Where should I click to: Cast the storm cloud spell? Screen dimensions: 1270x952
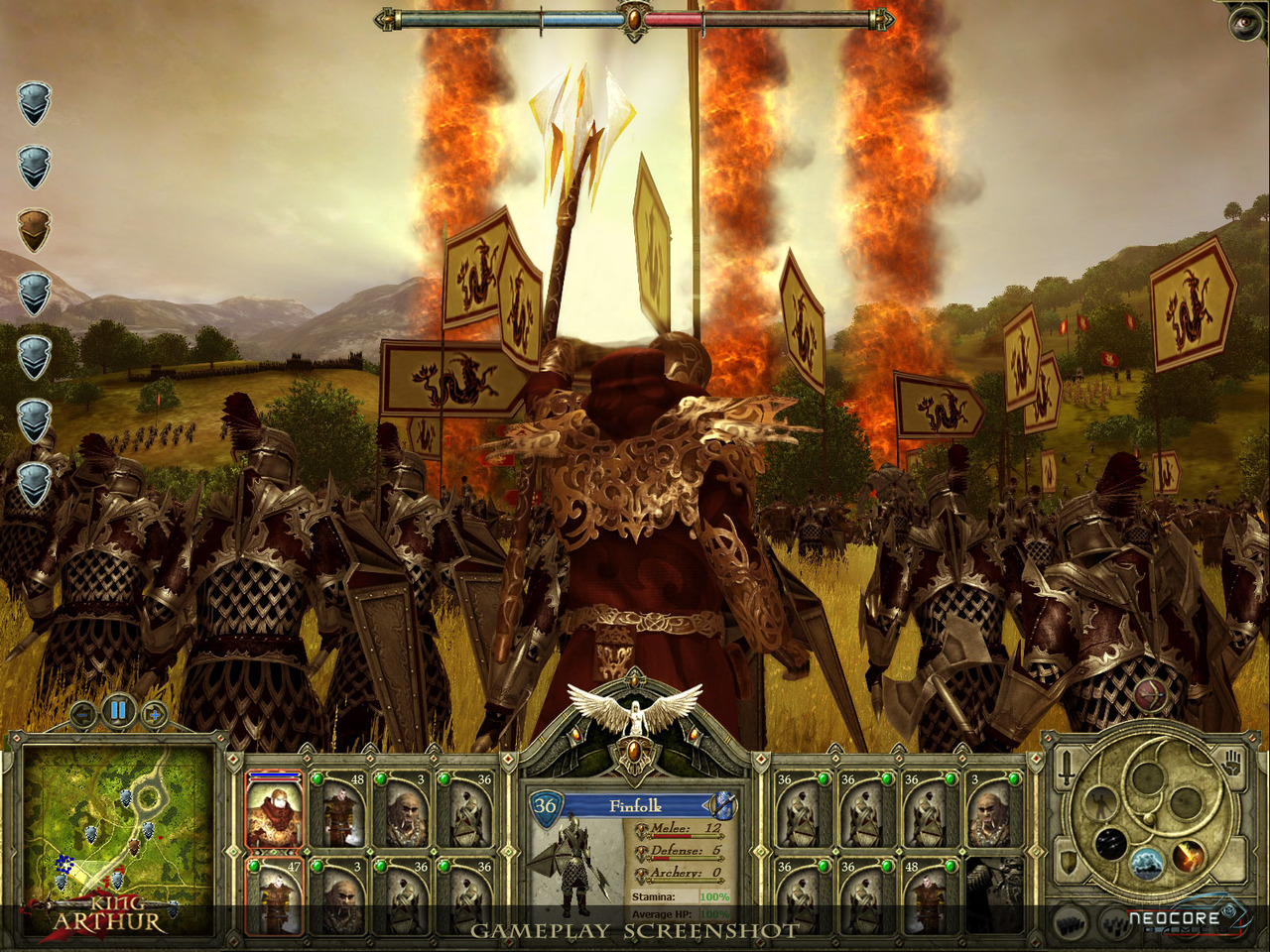(1148, 863)
